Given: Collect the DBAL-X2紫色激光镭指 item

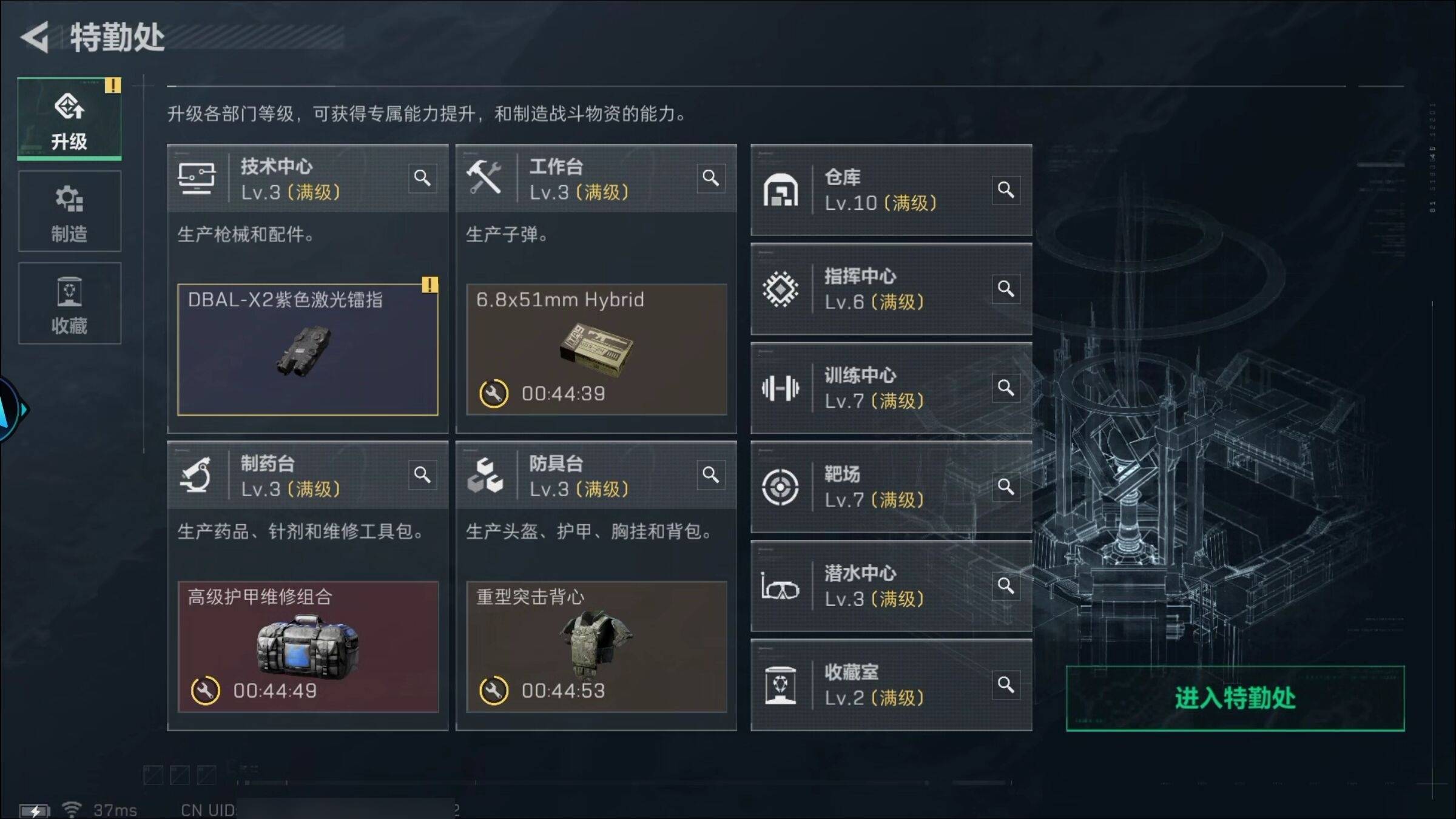Looking at the screenshot, I should click(308, 349).
